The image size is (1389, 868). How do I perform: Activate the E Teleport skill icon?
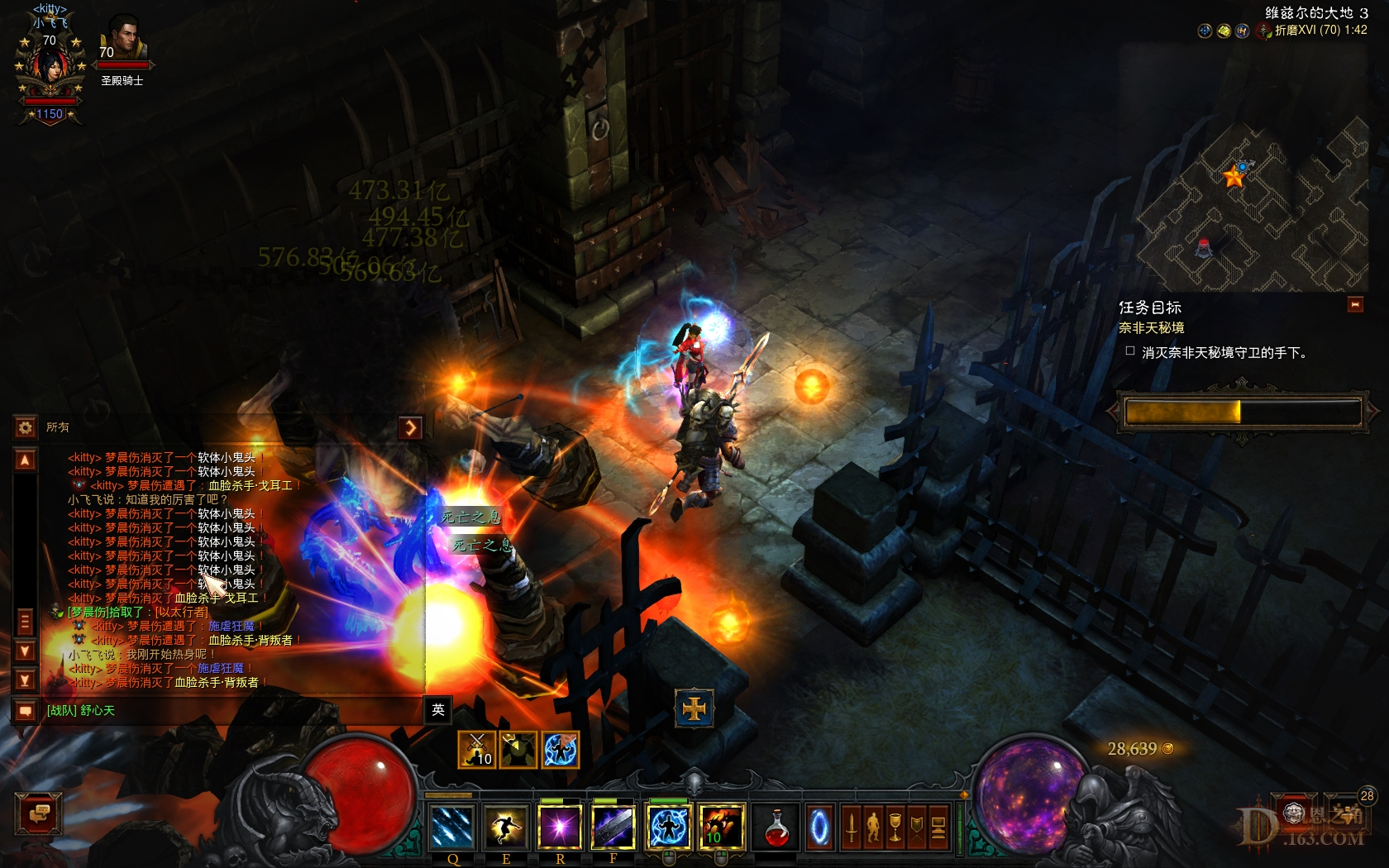(x=507, y=827)
